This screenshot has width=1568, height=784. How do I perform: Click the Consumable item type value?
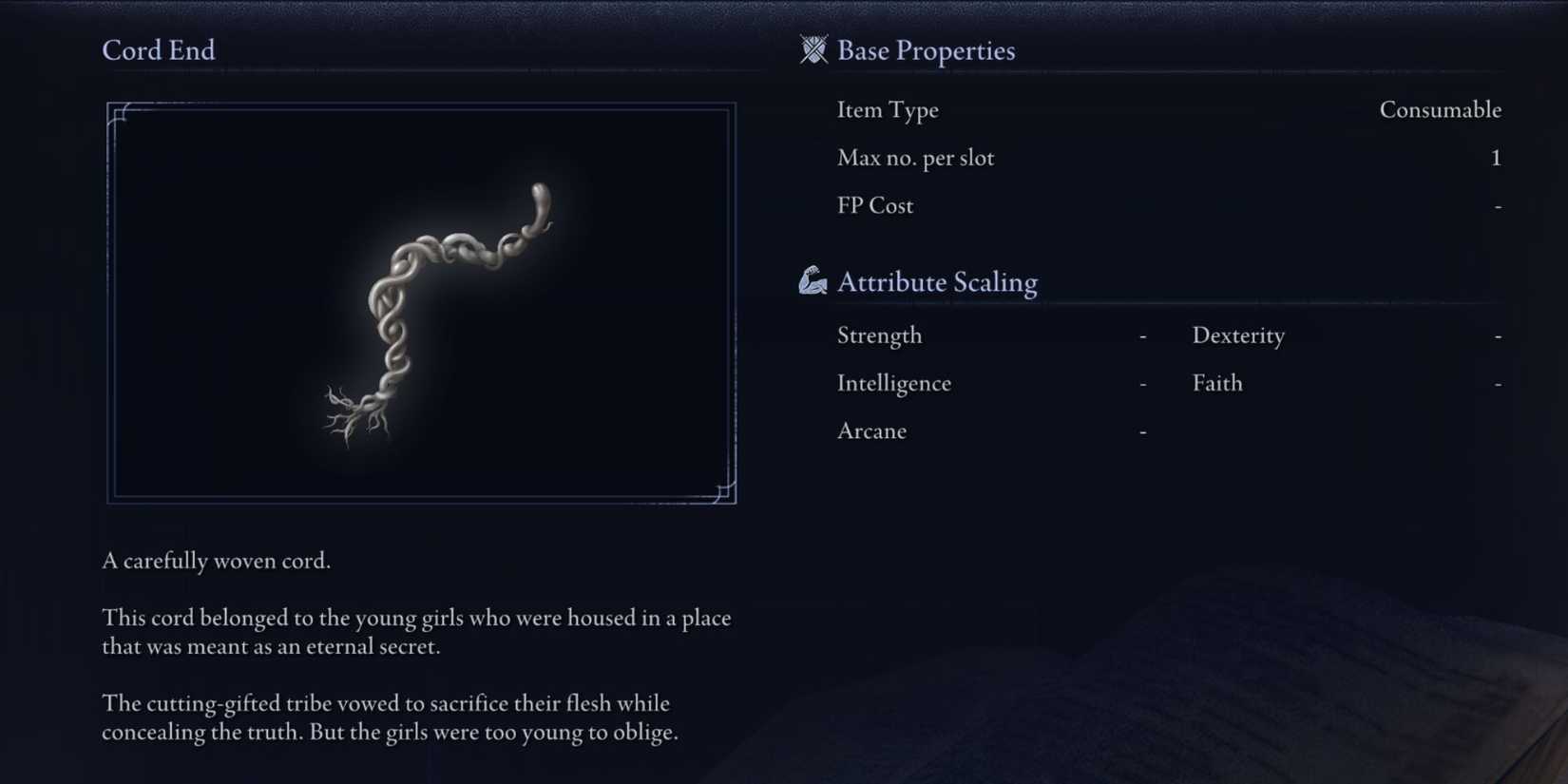[x=1441, y=109]
